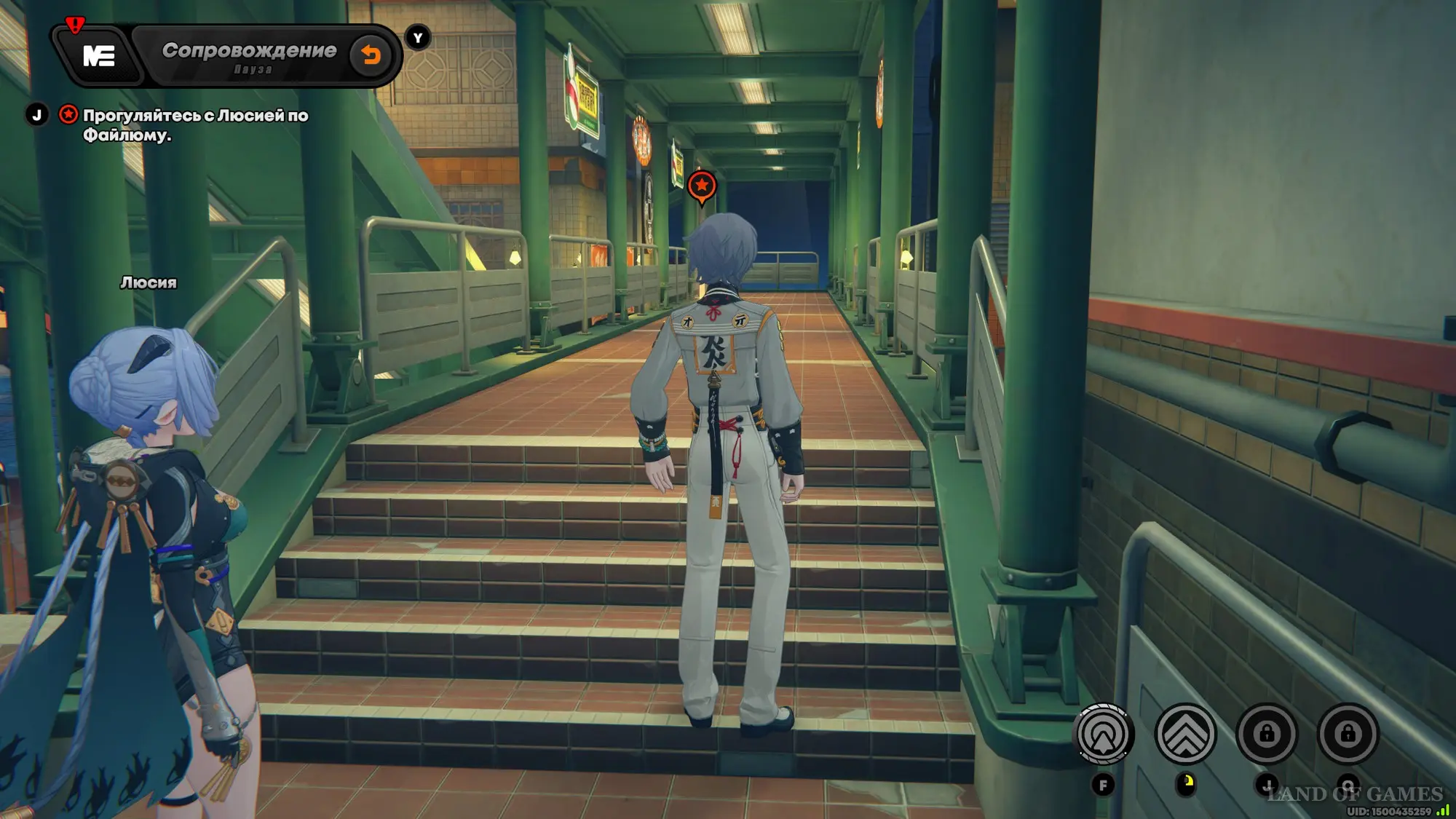
Task: Select the quest objective about walking with Люсия
Action: (x=195, y=124)
